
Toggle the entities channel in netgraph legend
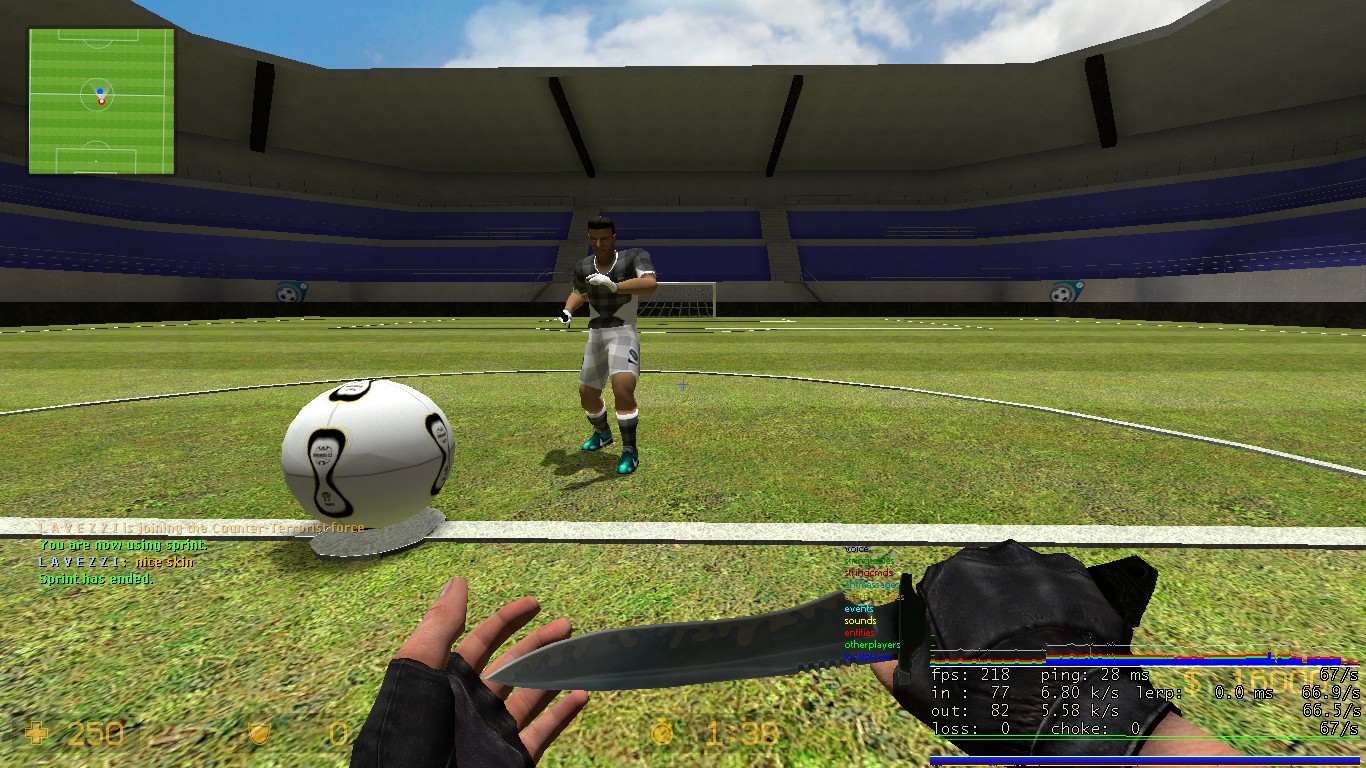860,632
